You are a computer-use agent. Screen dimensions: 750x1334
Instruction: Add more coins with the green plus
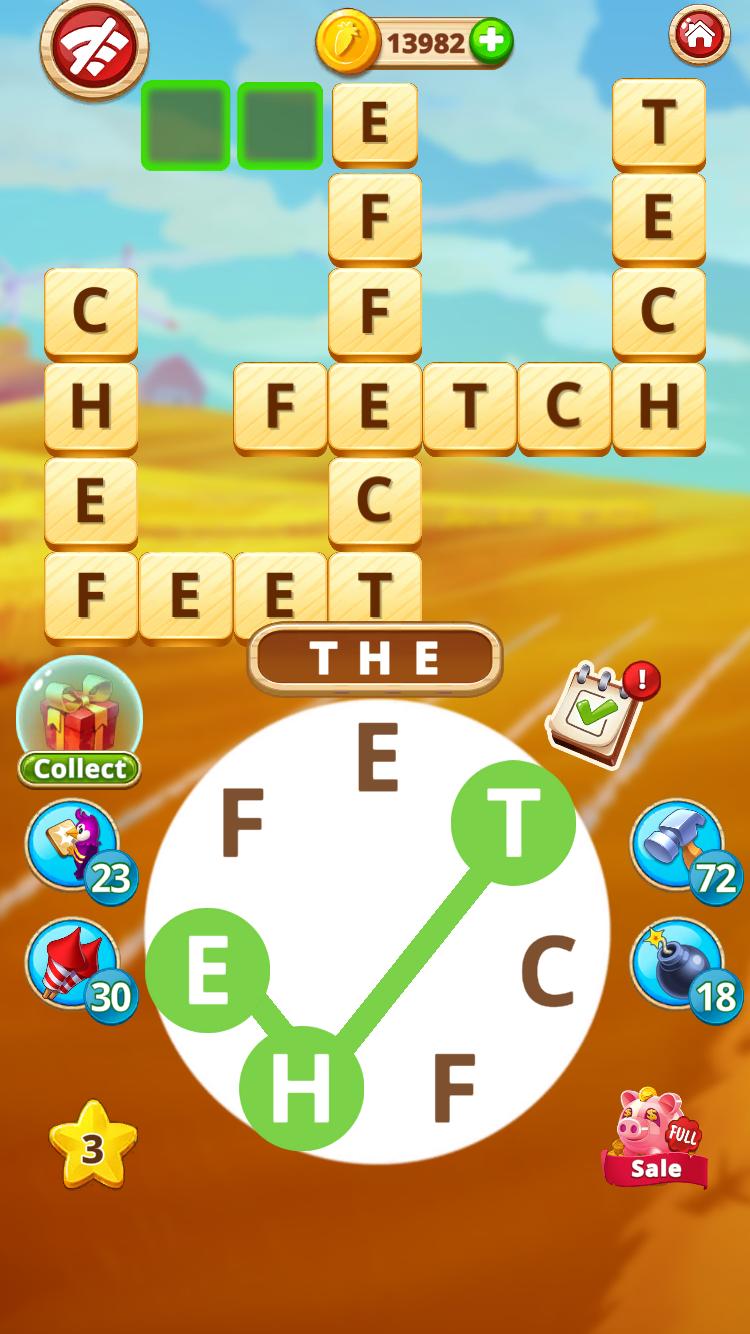tap(490, 42)
